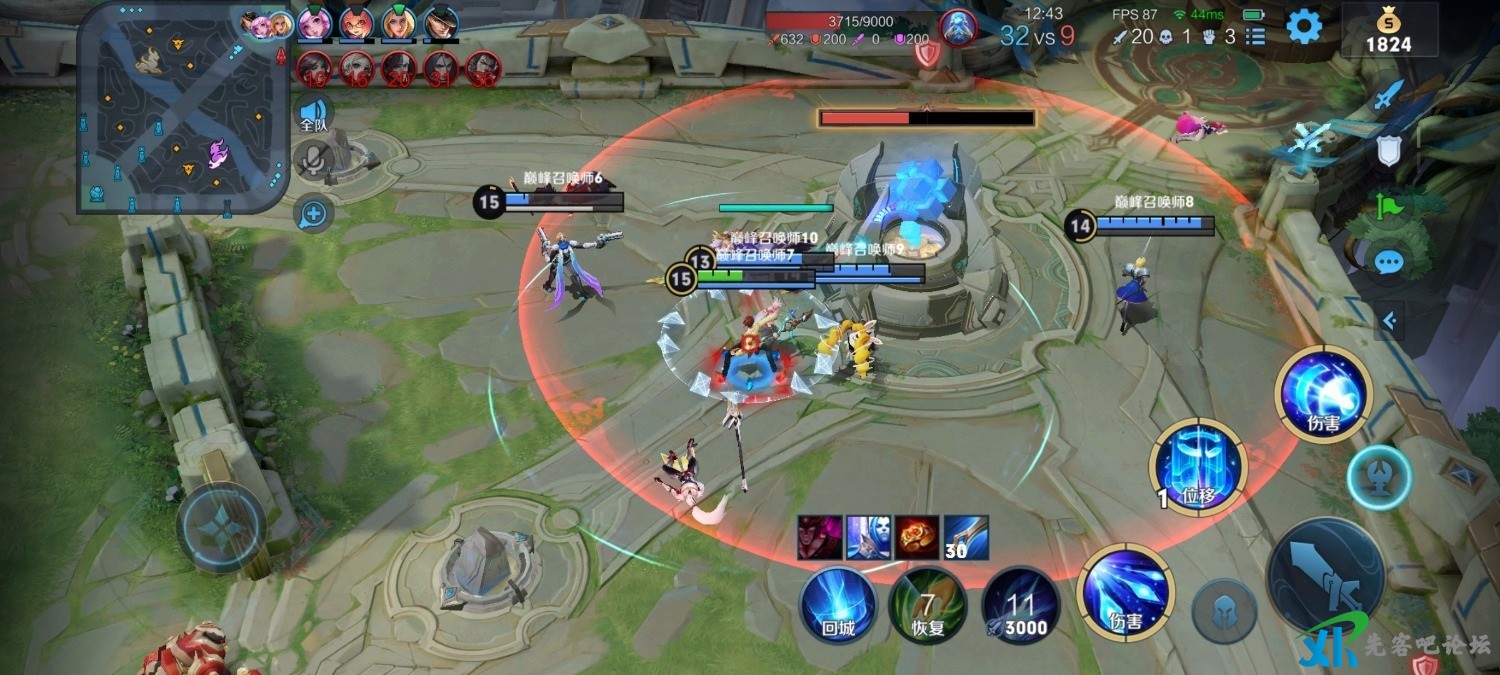
Task: Open the settings gear menu
Action: [1303, 27]
